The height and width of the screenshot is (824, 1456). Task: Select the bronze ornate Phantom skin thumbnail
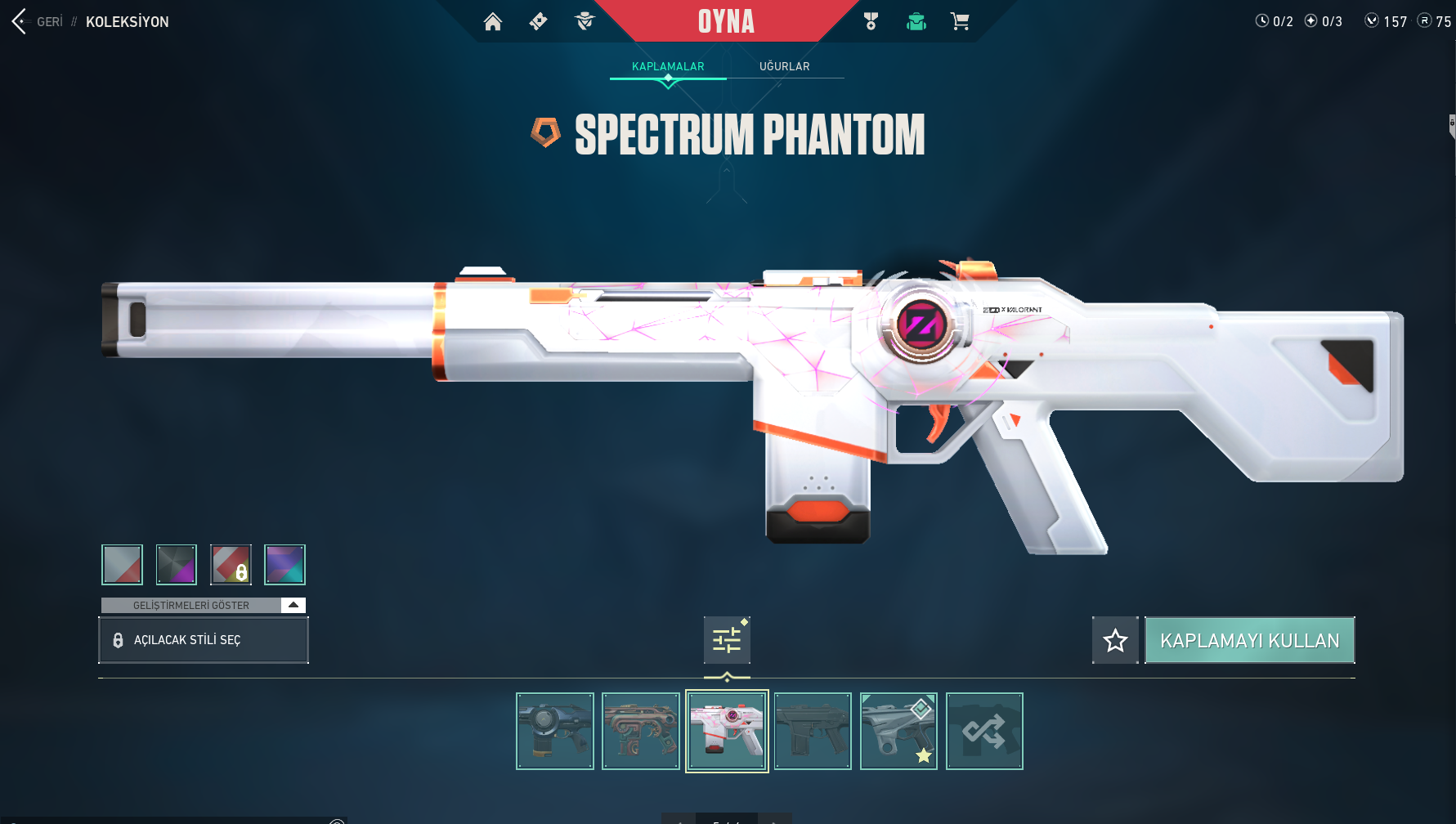(641, 731)
